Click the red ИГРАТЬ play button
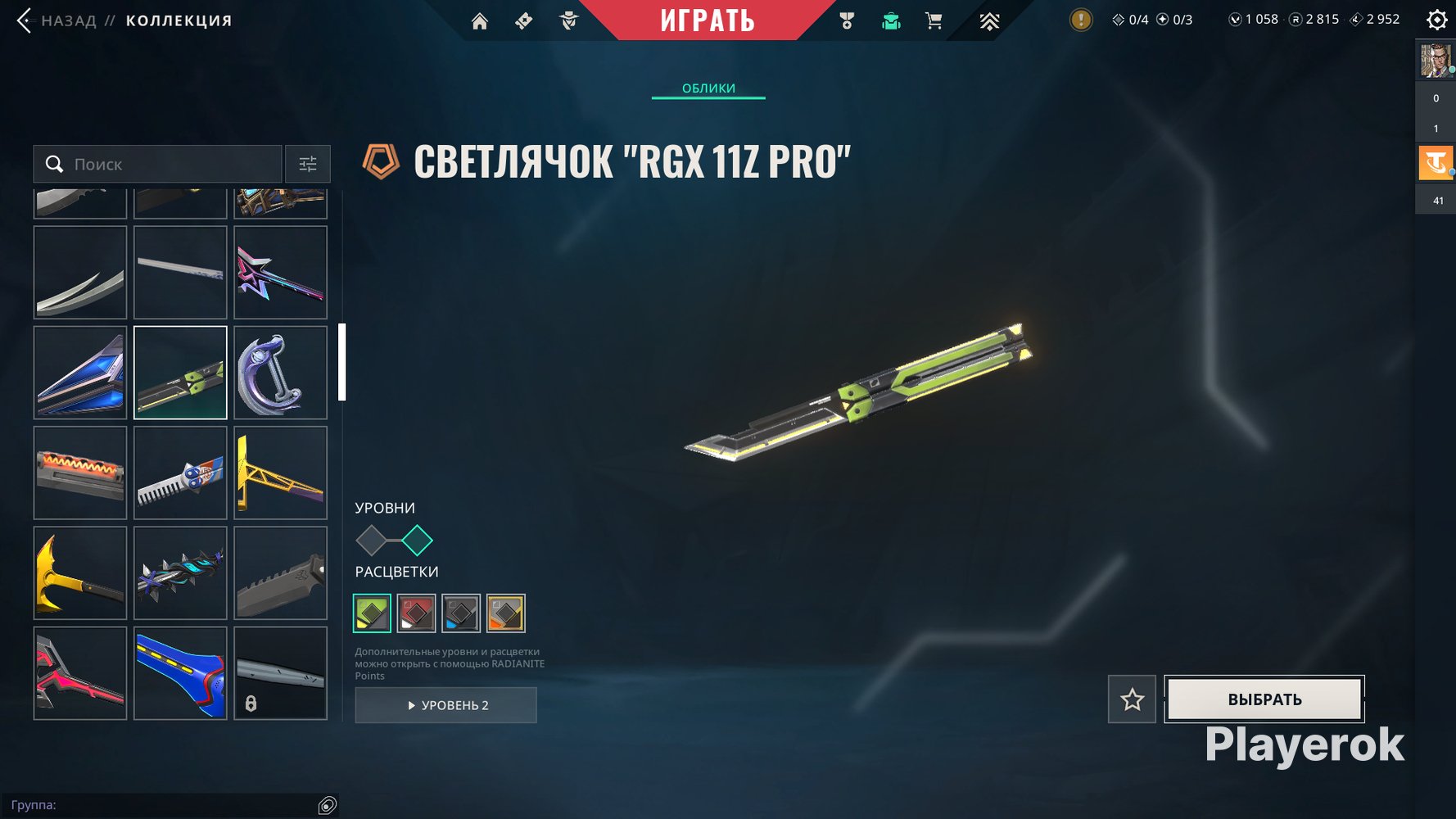1456x819 pixels. tap(708, 20)
